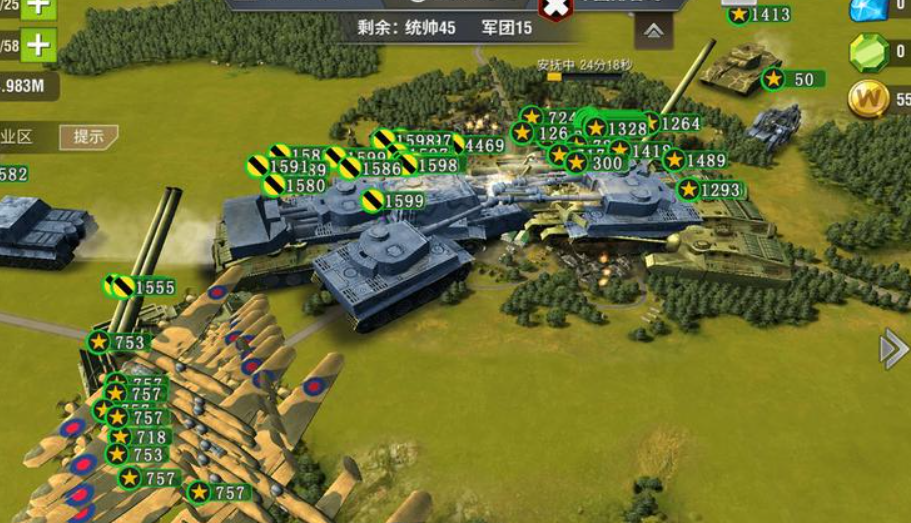Open the 提示 hint button
This screenshot has width=911, height=523.
[89, 137]
